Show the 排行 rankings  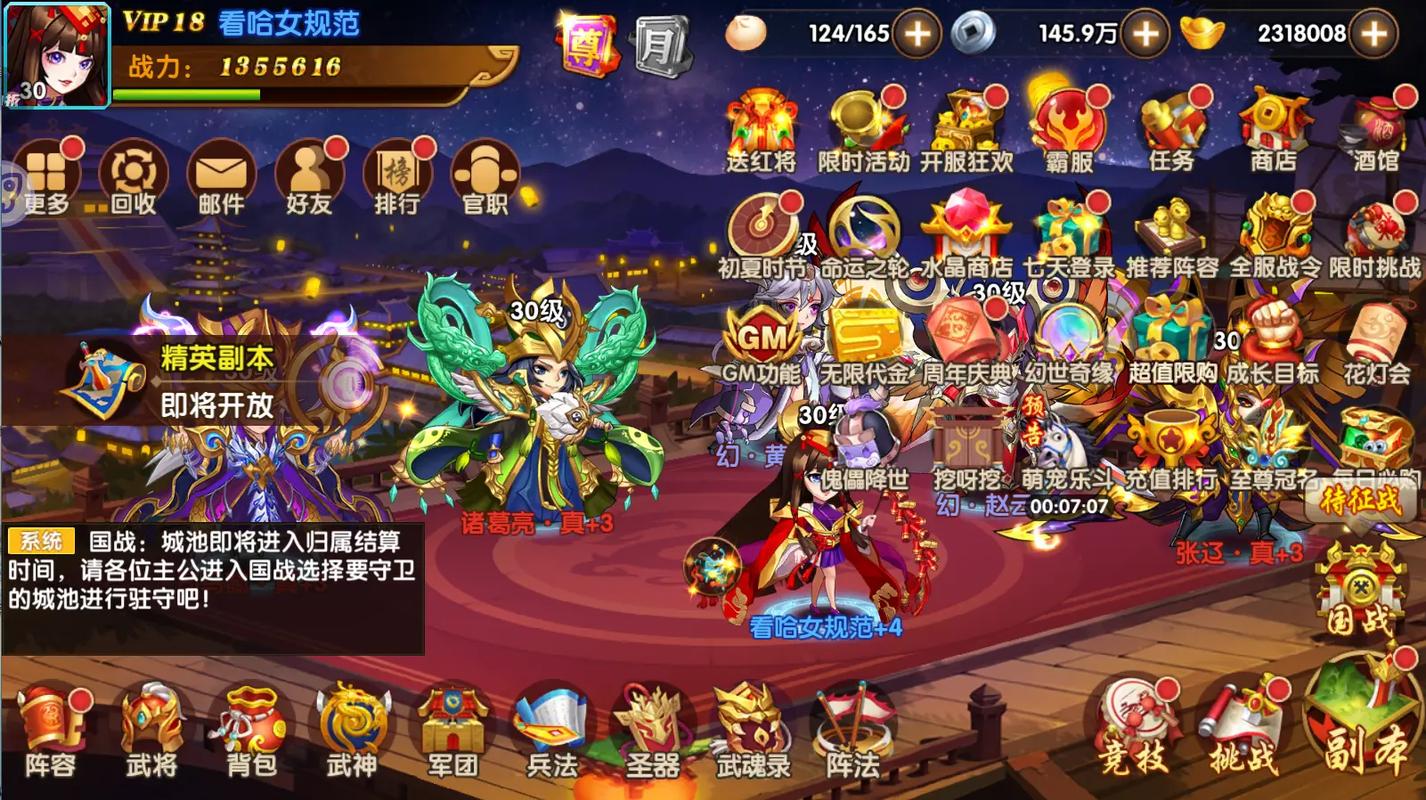(397, 177)
